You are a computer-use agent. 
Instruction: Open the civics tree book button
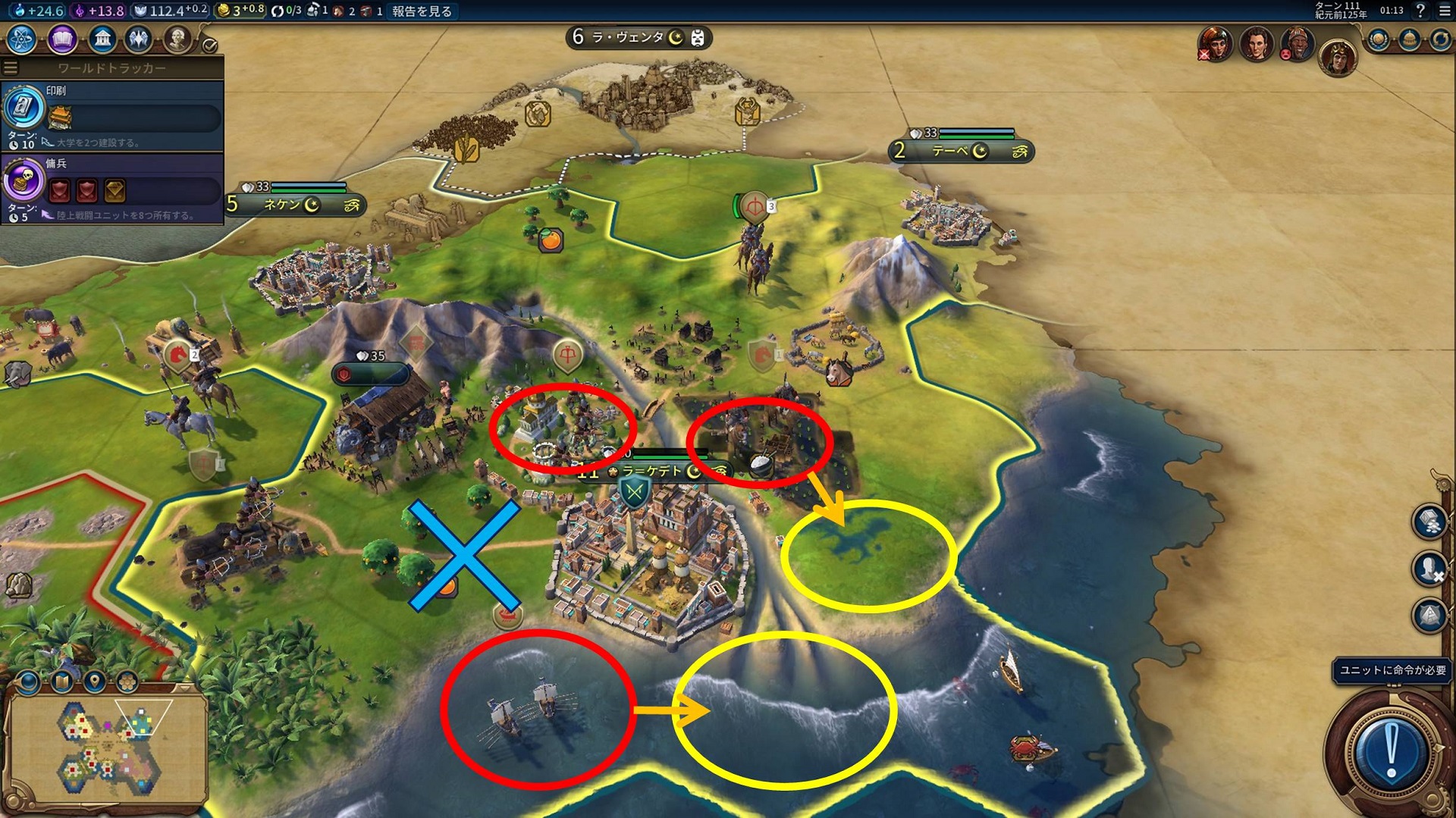tap(61, 39)
